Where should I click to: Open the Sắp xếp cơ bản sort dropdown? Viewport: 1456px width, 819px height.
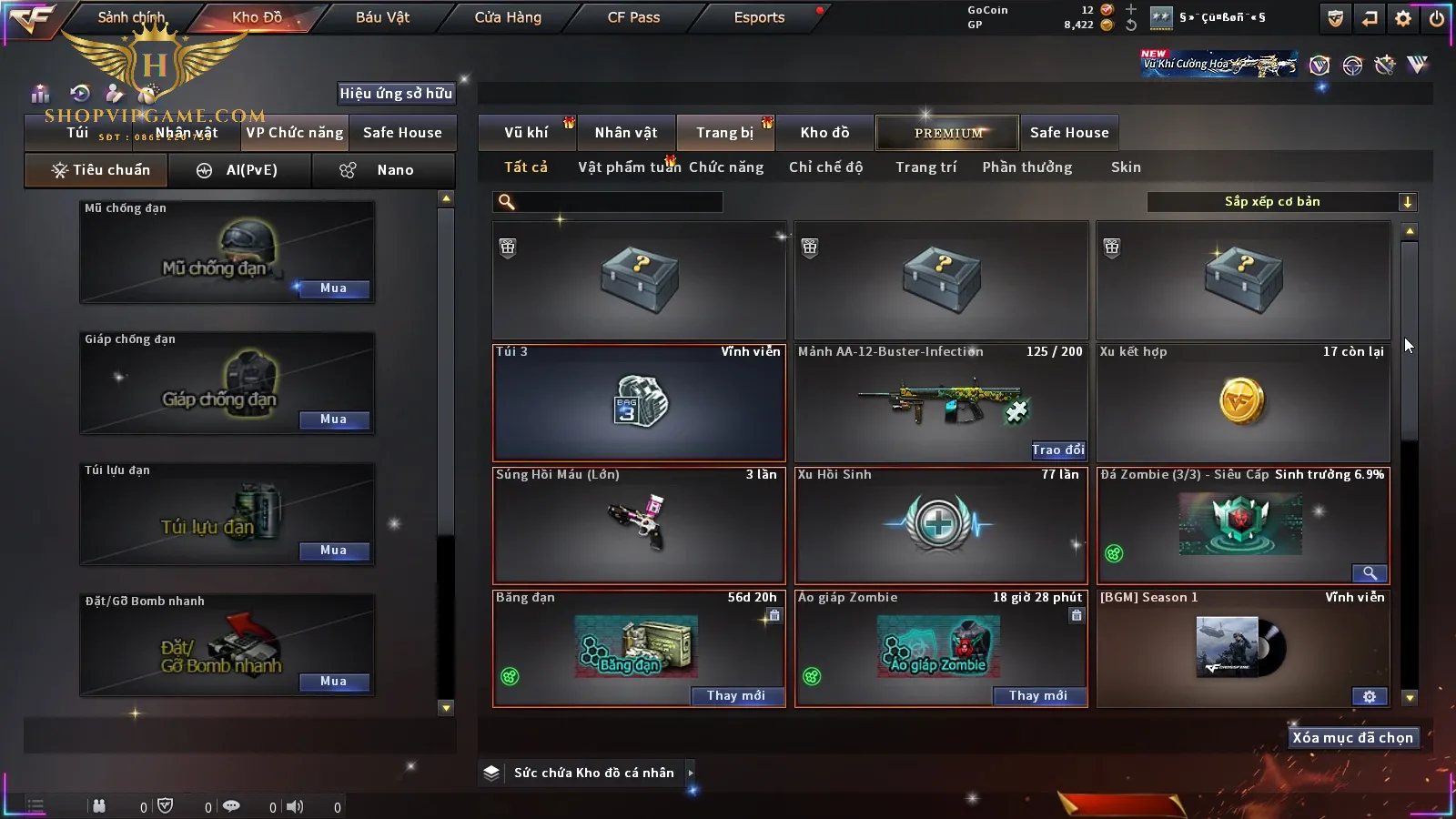[1281, 202]
